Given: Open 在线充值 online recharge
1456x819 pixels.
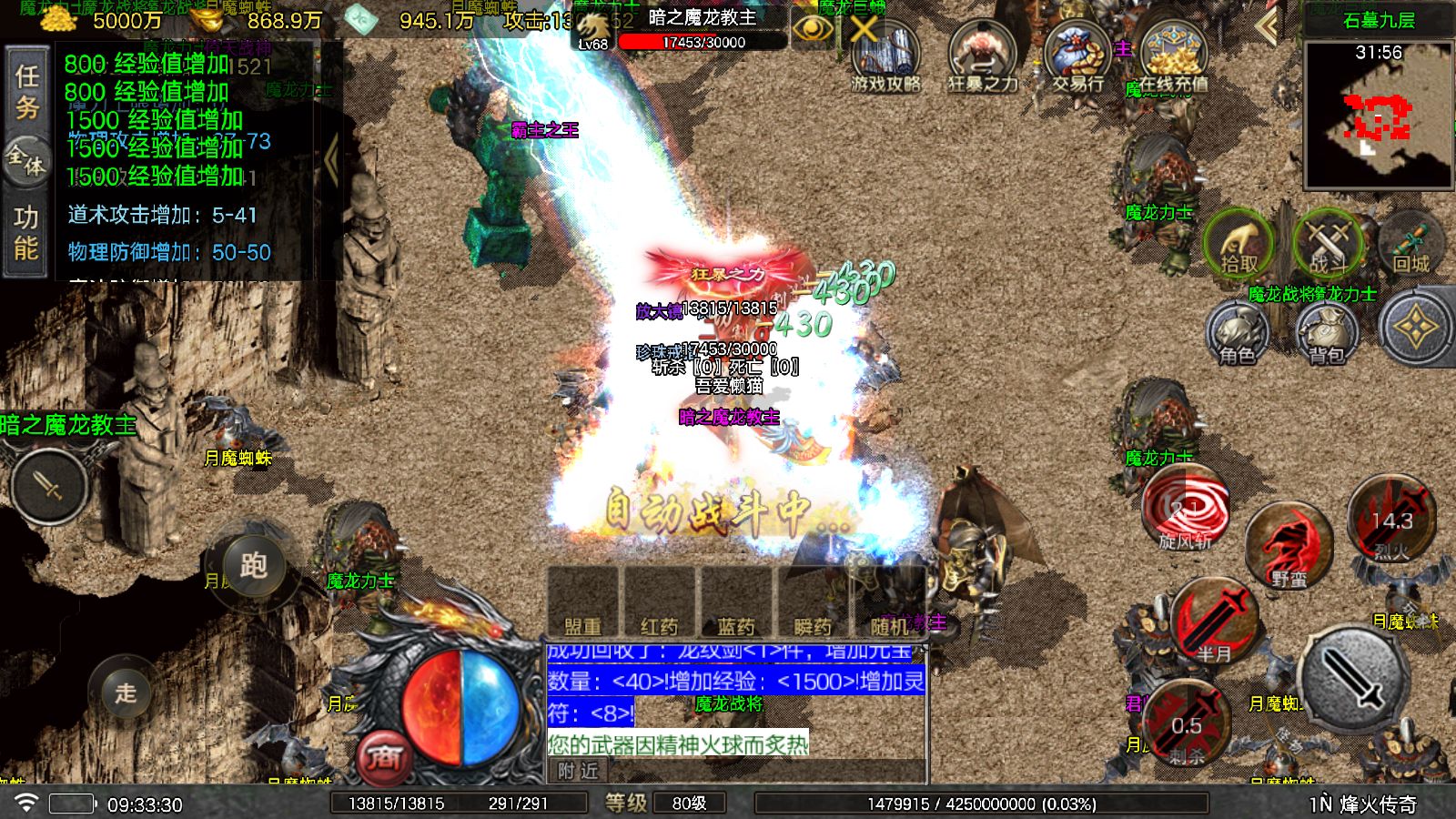Looking at the screenshot, I should [1173, 57].
